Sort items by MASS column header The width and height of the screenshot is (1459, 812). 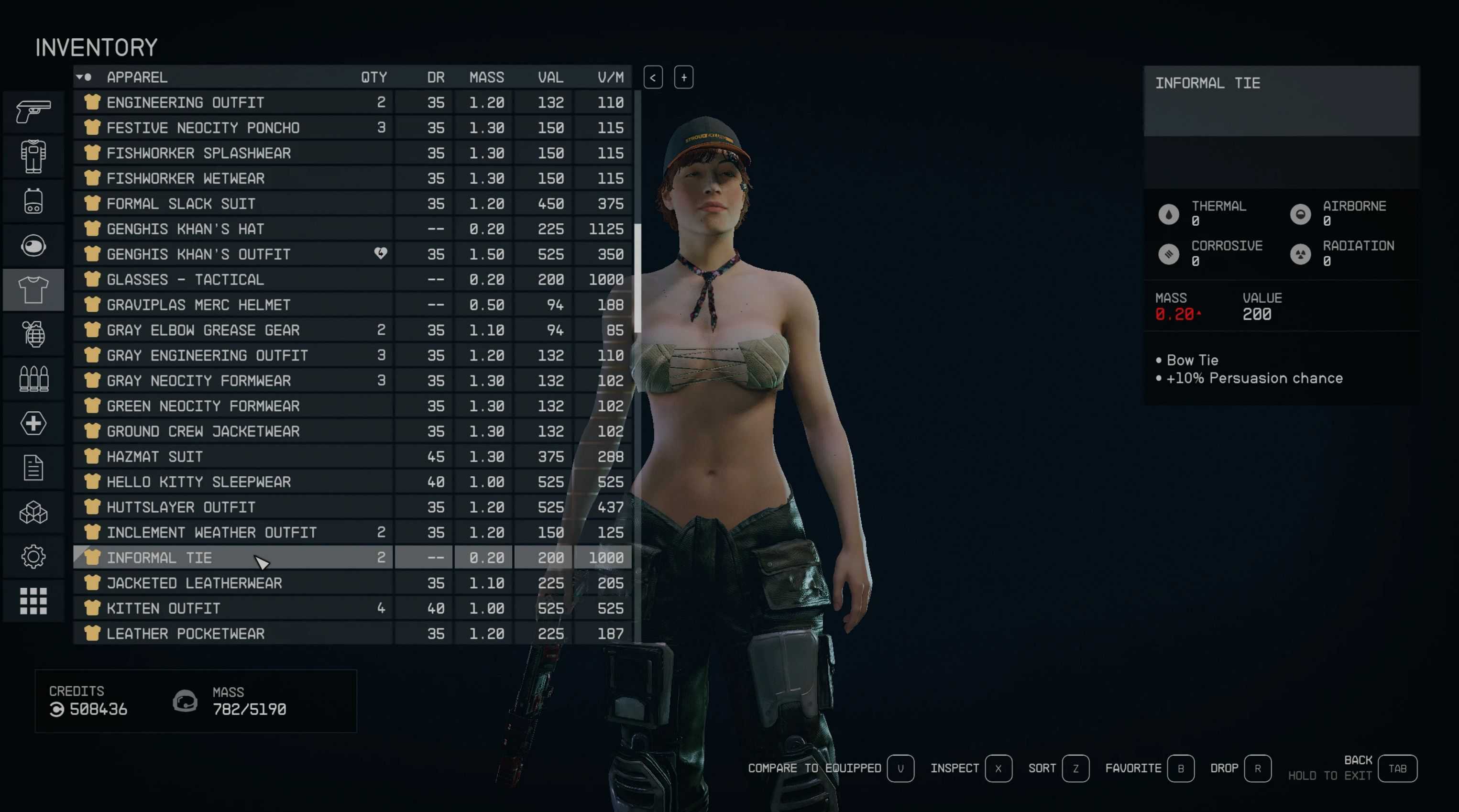tap(486, 77)
